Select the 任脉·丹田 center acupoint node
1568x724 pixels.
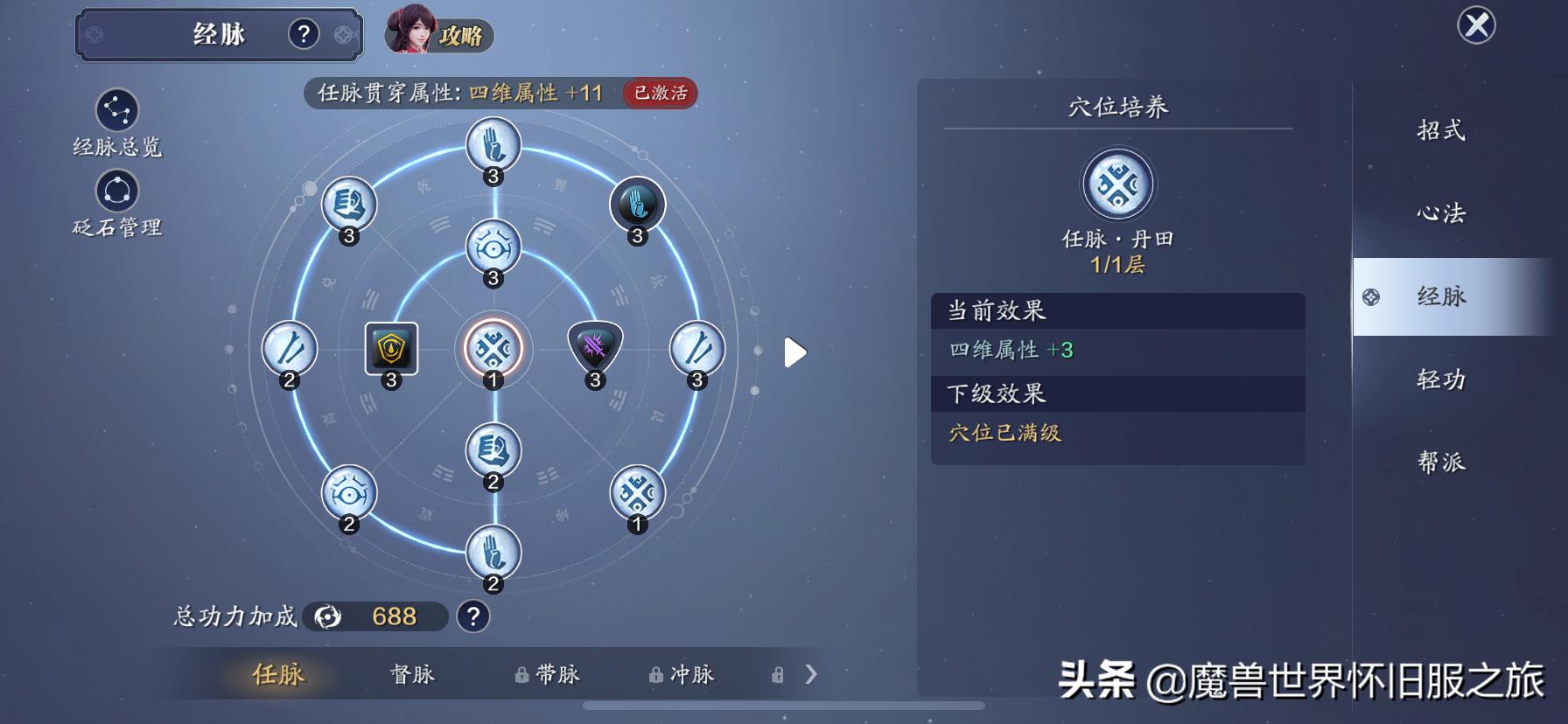click(493, 349)
